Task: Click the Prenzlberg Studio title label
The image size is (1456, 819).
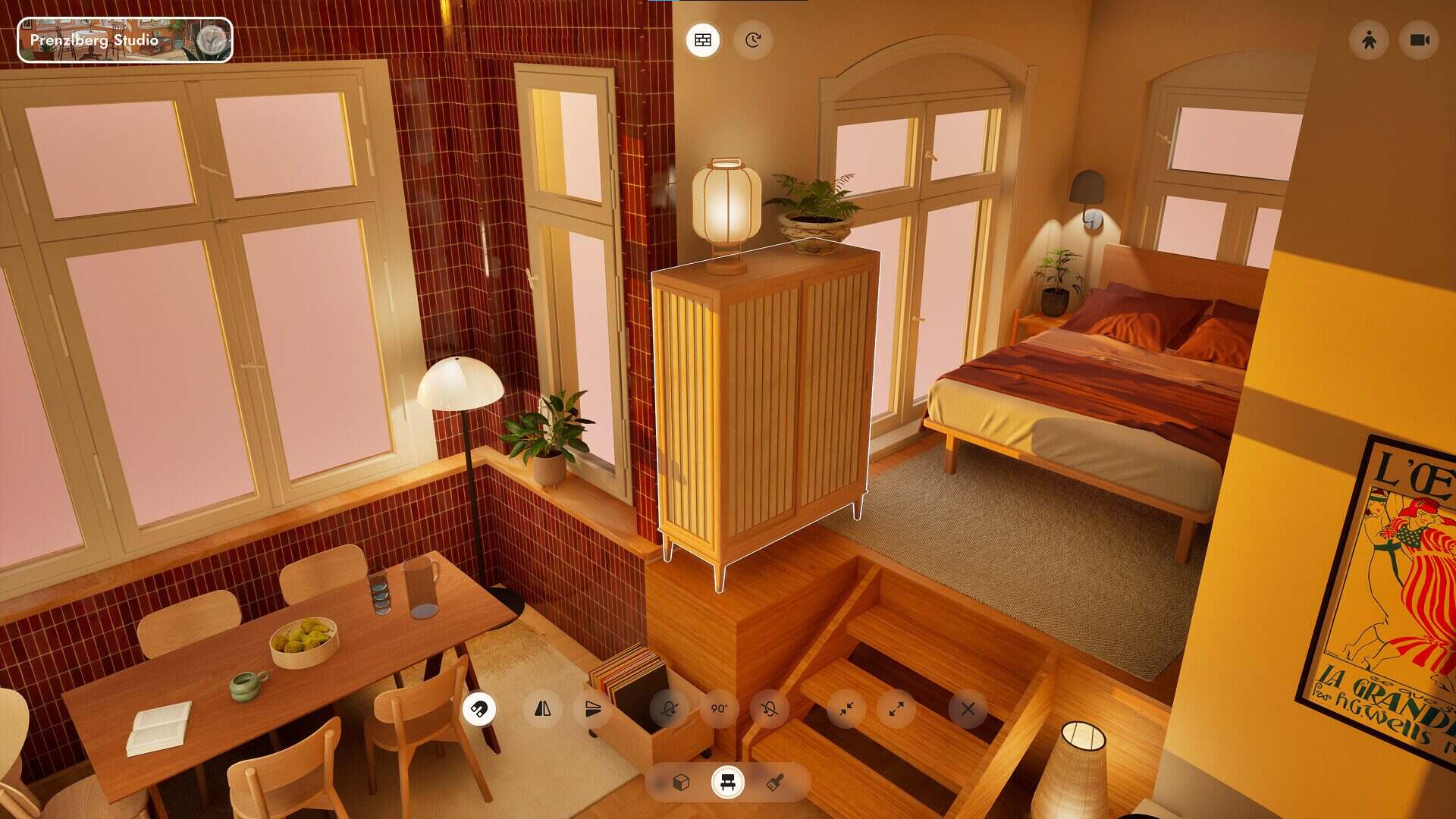Action: (x=93, y=42)
